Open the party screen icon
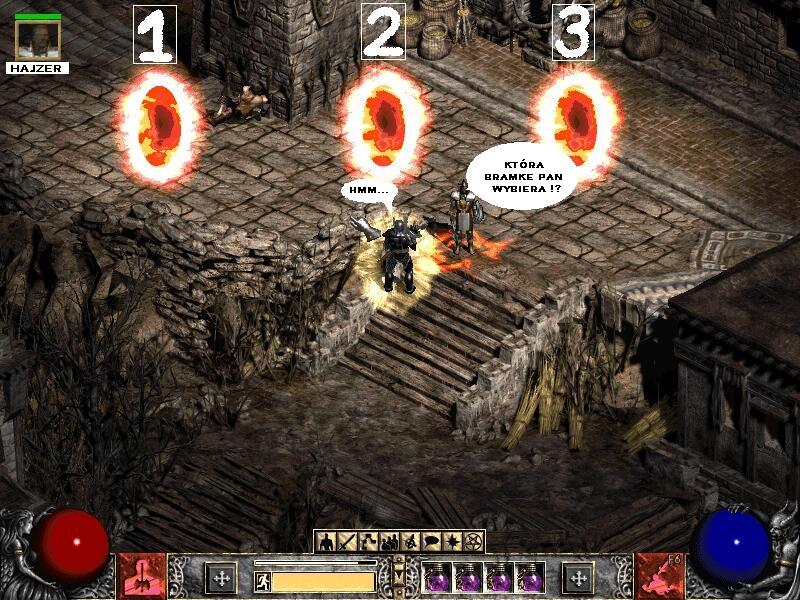This screenshot has width=800, height=600. (x=389, y=542)
